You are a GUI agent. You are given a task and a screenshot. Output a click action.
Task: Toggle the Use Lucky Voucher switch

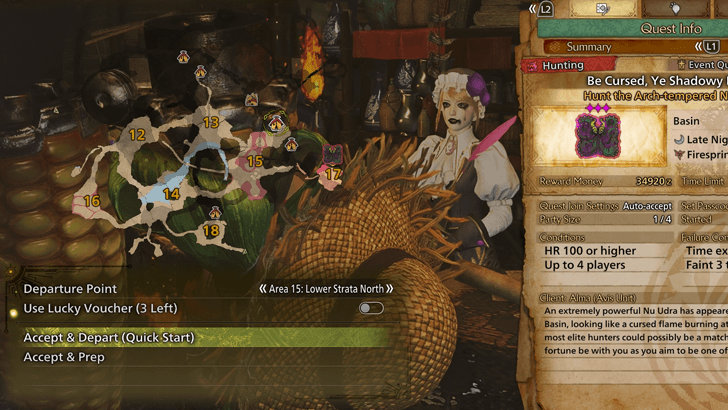click(371, 308)
